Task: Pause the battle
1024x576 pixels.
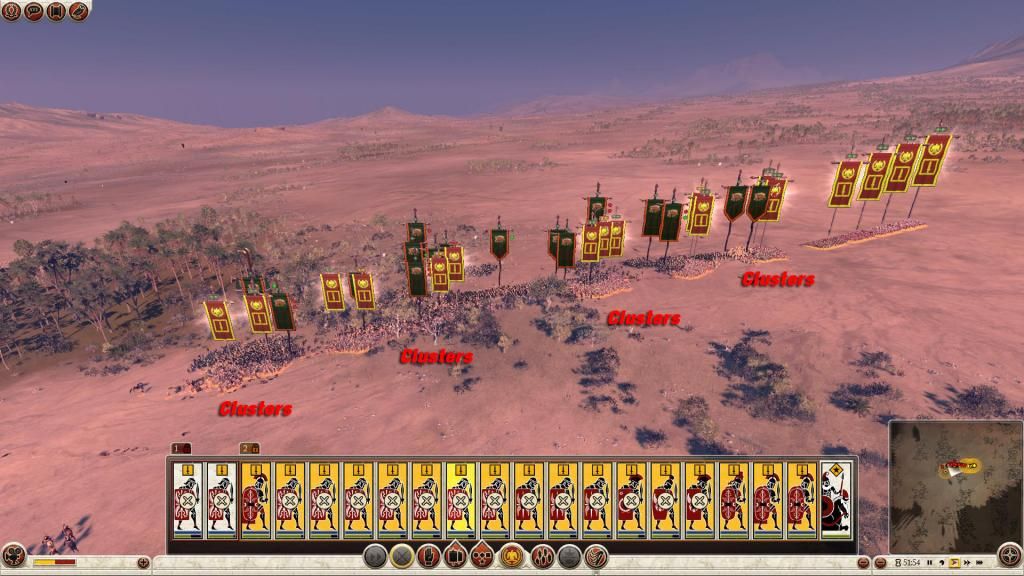Action: [x=930, y=562]
